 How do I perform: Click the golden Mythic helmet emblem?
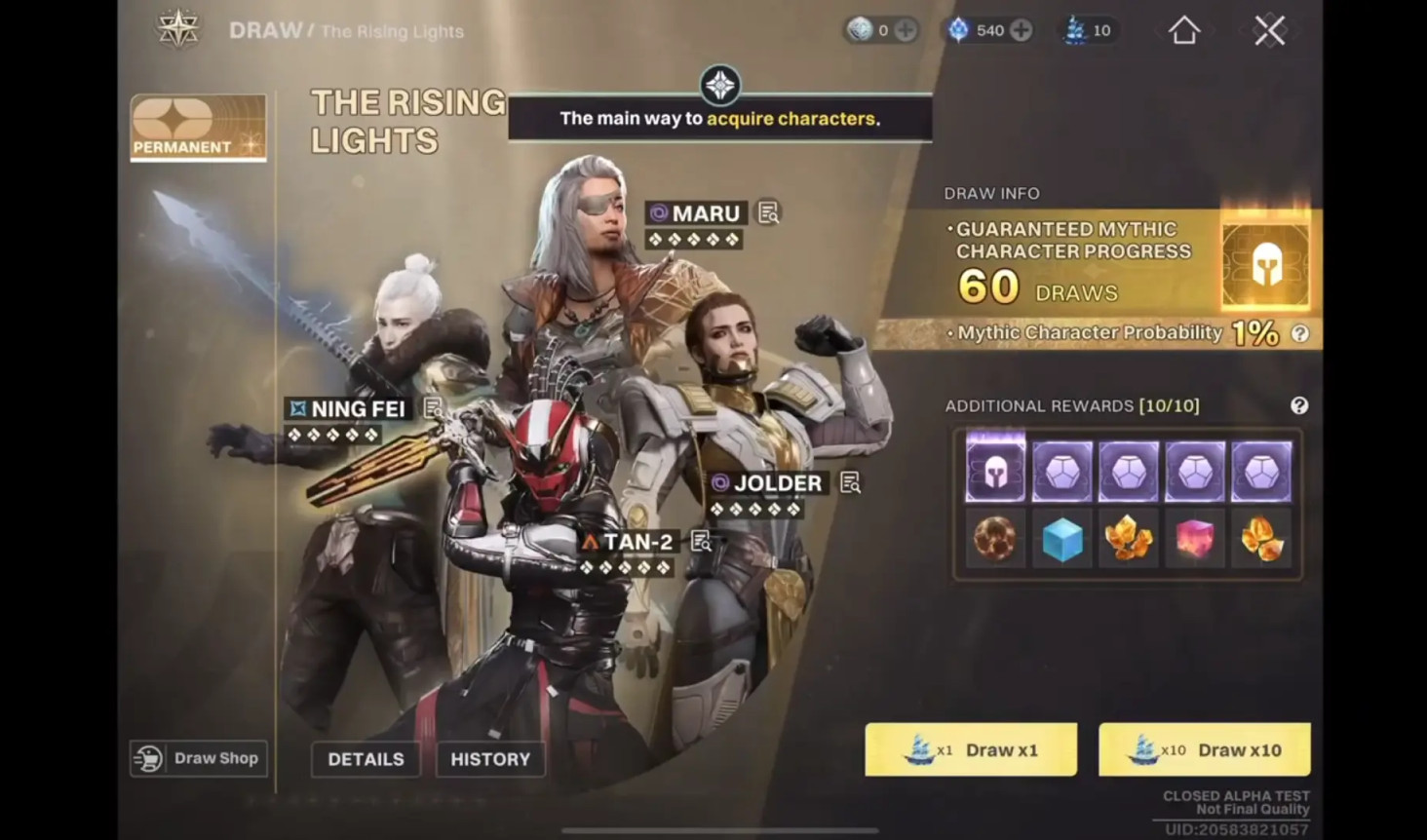[x=1266, y=263]
